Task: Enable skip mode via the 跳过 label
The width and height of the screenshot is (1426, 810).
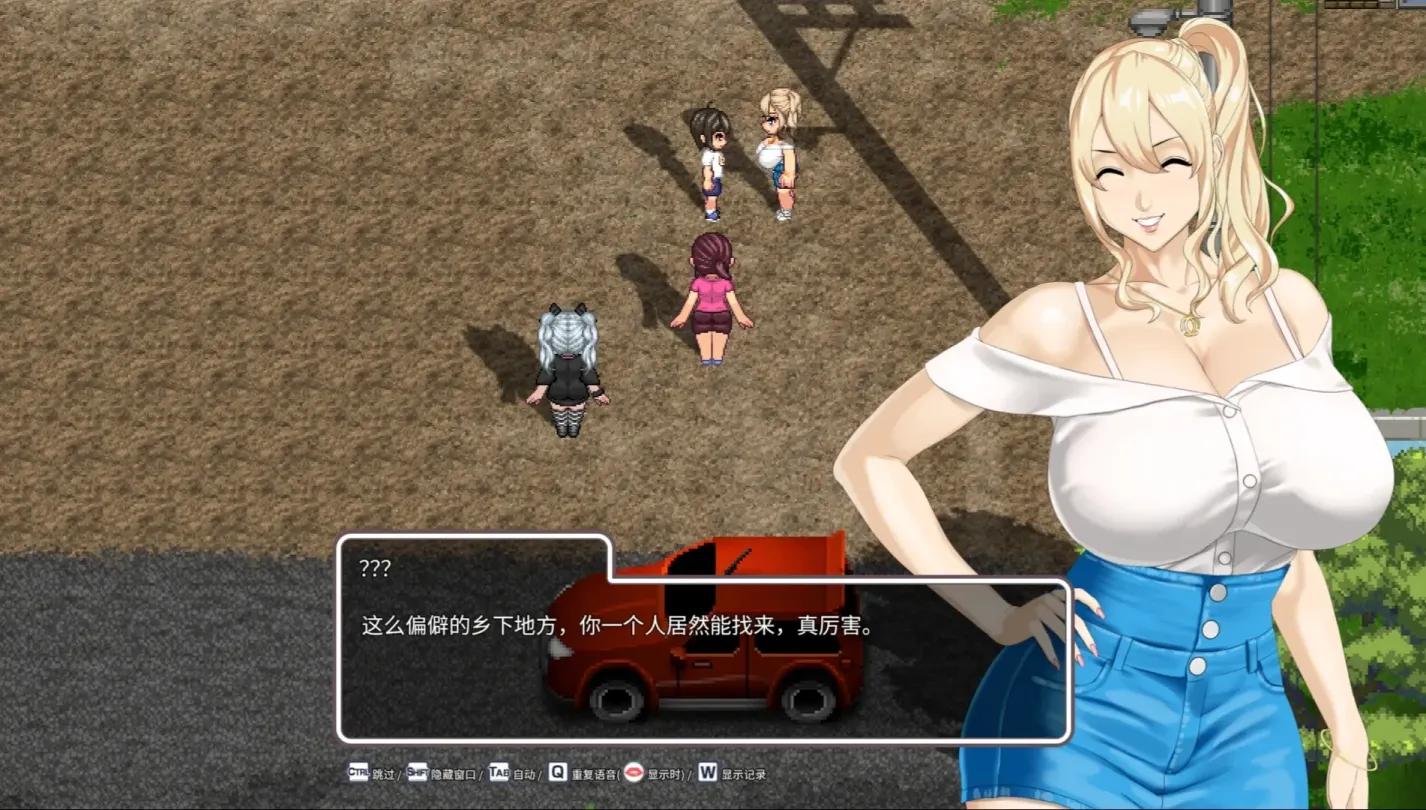Action: click(x=386, y=772)
